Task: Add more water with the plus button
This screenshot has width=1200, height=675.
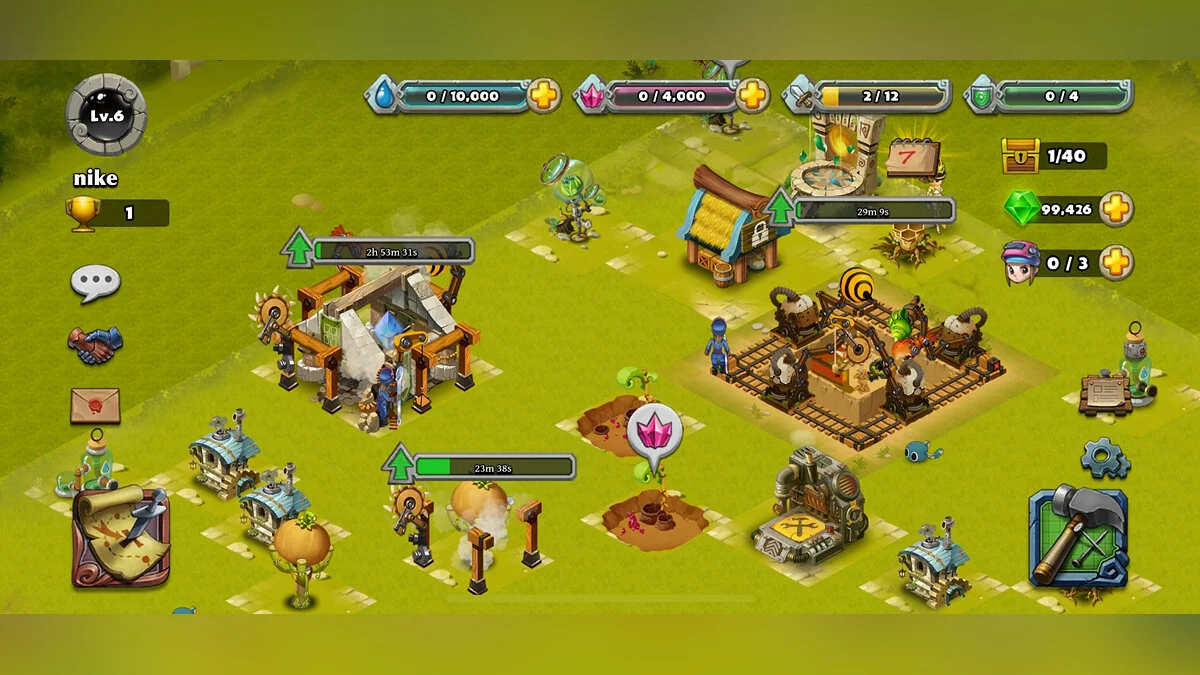Action: 544,96
